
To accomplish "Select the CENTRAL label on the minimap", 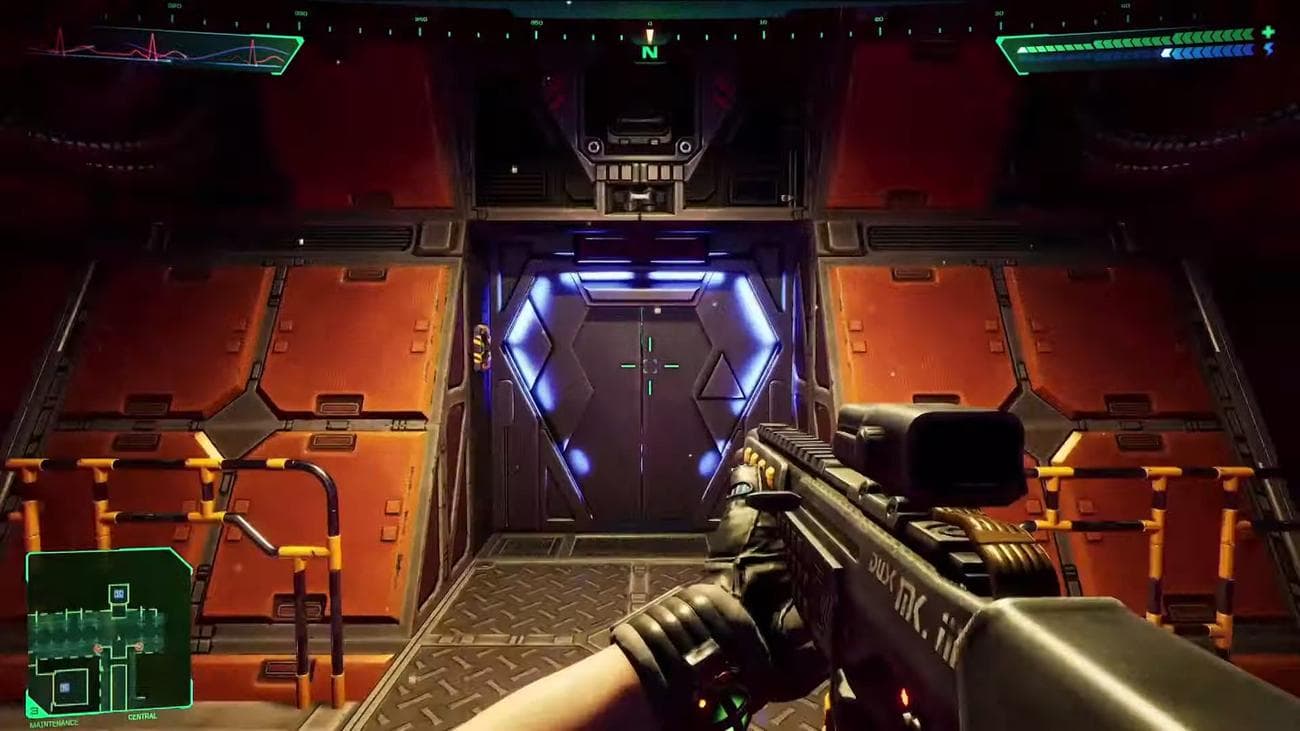I will [142, 716].
